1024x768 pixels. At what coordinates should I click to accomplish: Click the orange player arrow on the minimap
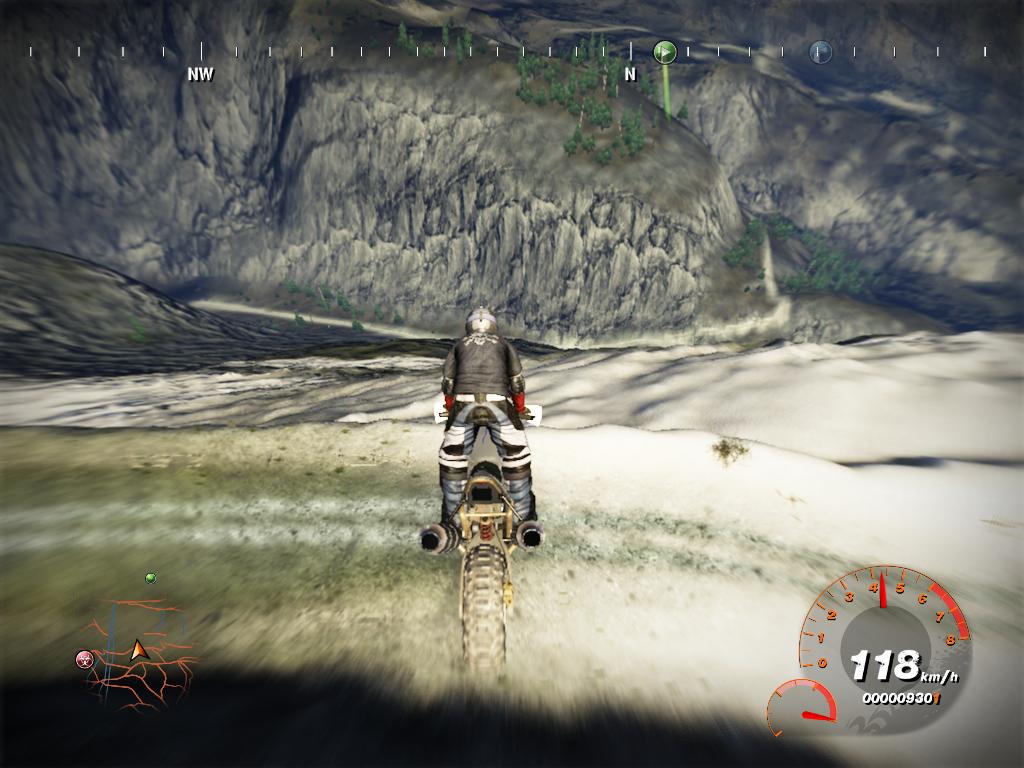point(138,651)
